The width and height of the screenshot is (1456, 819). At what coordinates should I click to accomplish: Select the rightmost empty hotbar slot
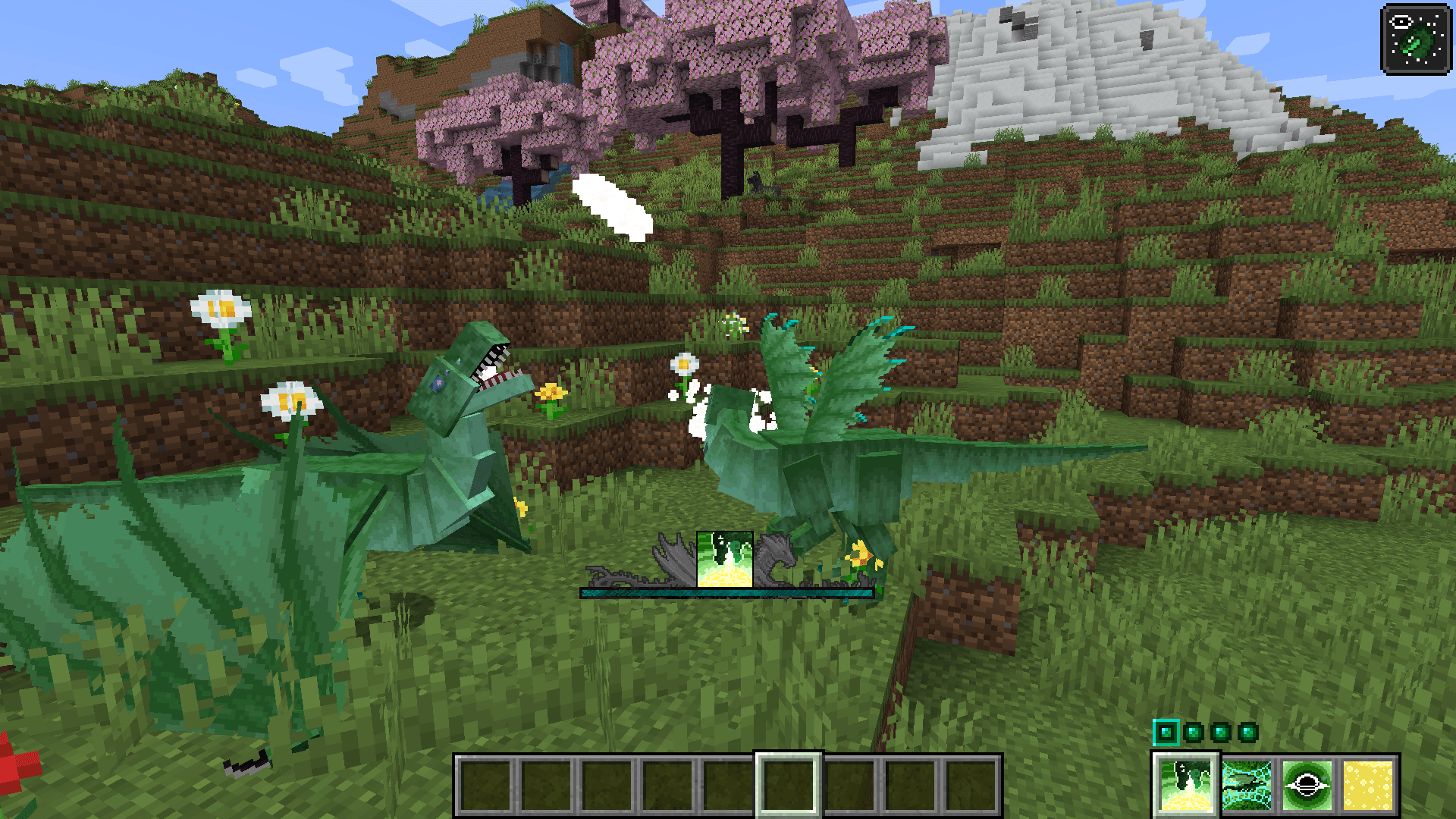(x=971, y=785)
